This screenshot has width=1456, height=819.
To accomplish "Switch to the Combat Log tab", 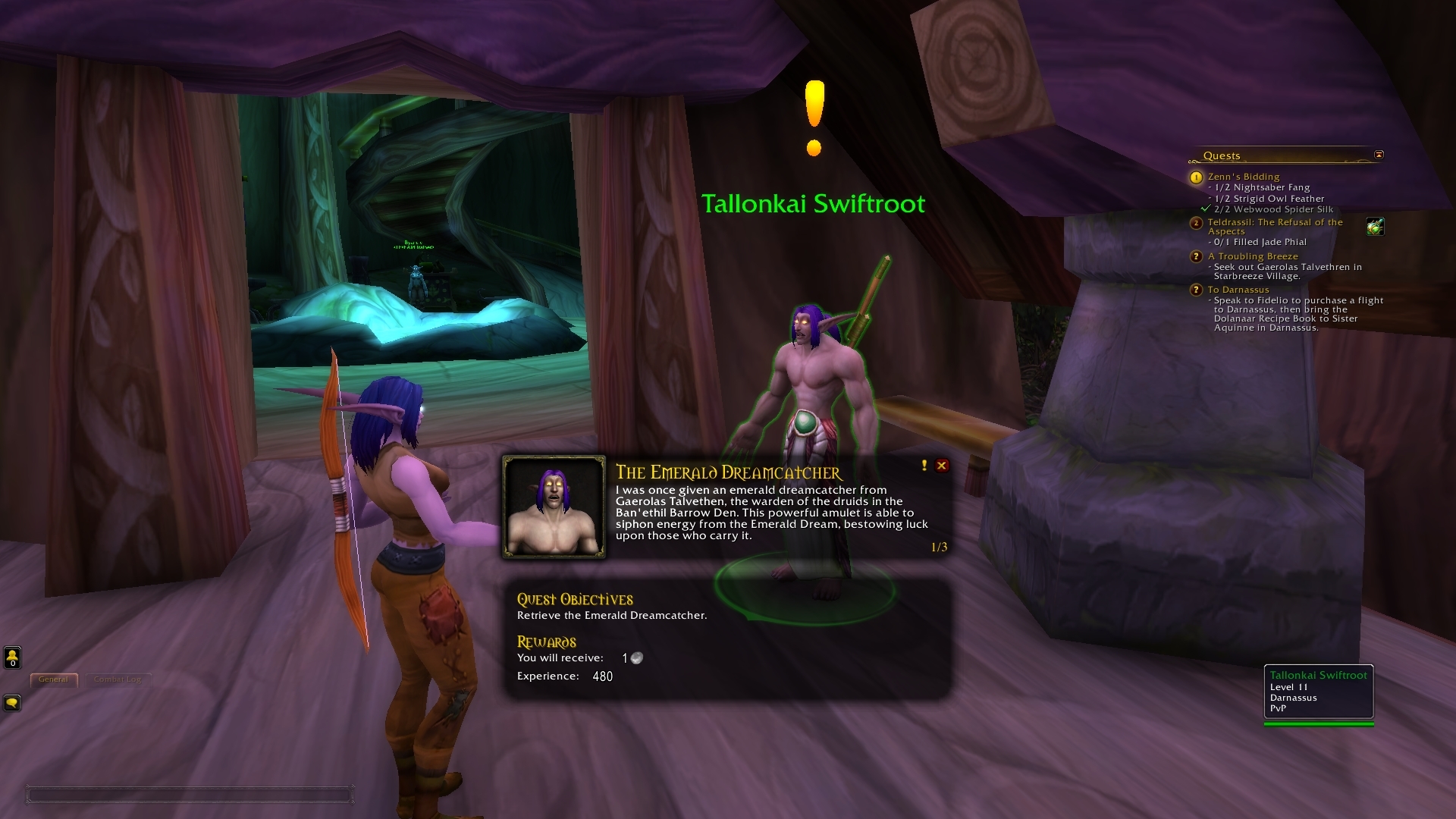I will pyautogui.click(x=118, y=679).
